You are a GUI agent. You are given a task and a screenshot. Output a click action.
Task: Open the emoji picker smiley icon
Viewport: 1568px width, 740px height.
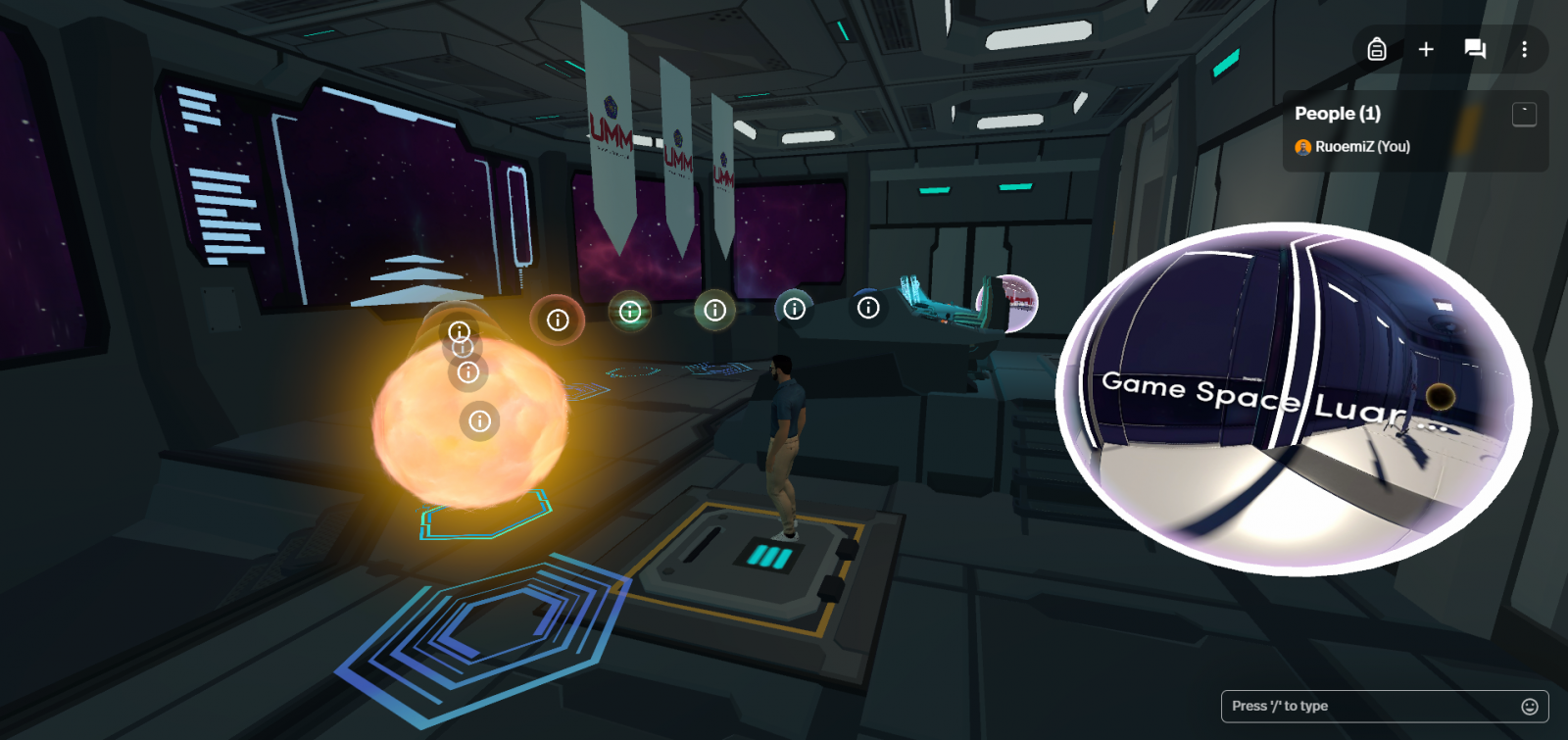1529,706
